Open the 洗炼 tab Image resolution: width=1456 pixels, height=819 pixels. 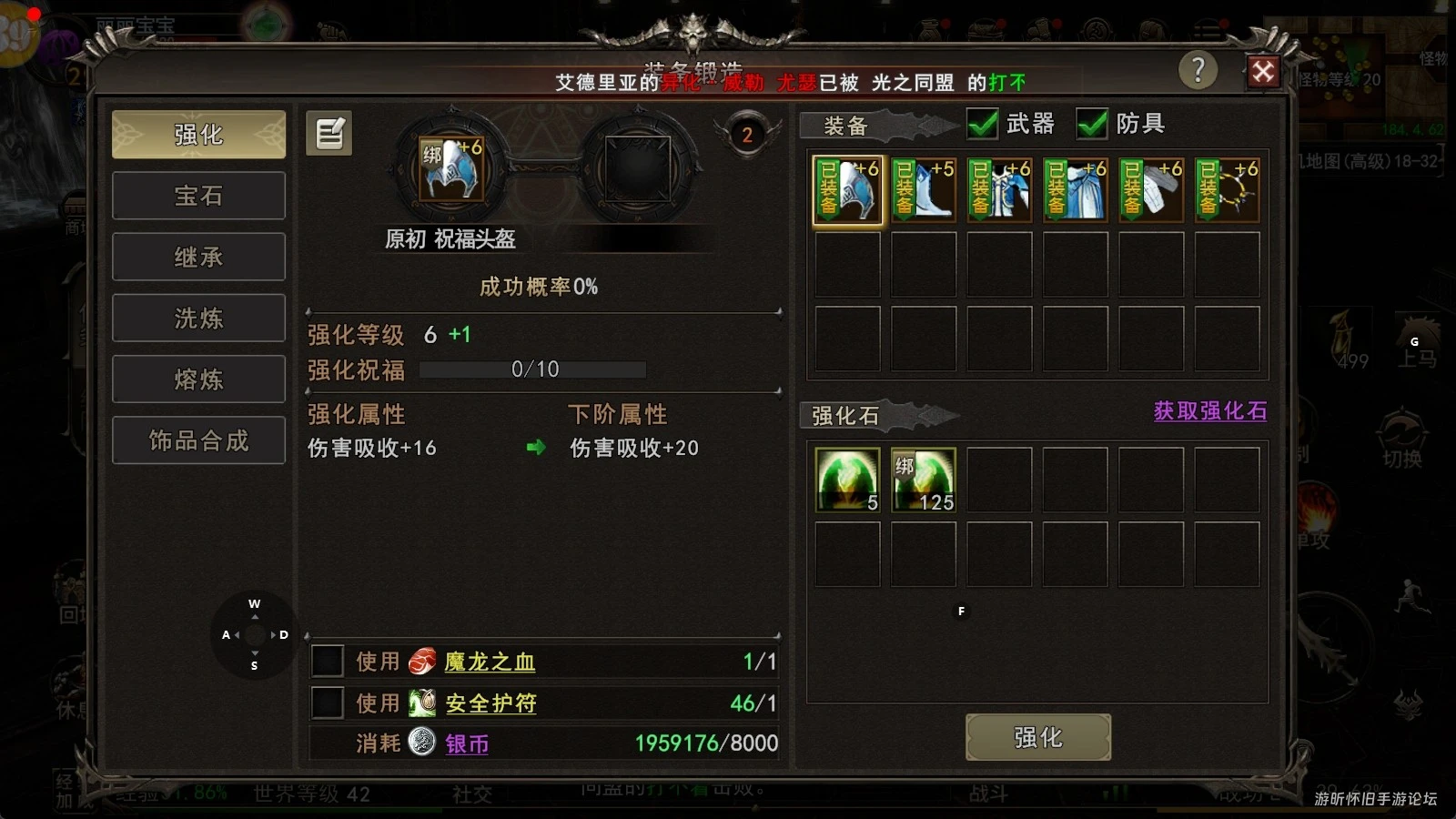point(197,318)
